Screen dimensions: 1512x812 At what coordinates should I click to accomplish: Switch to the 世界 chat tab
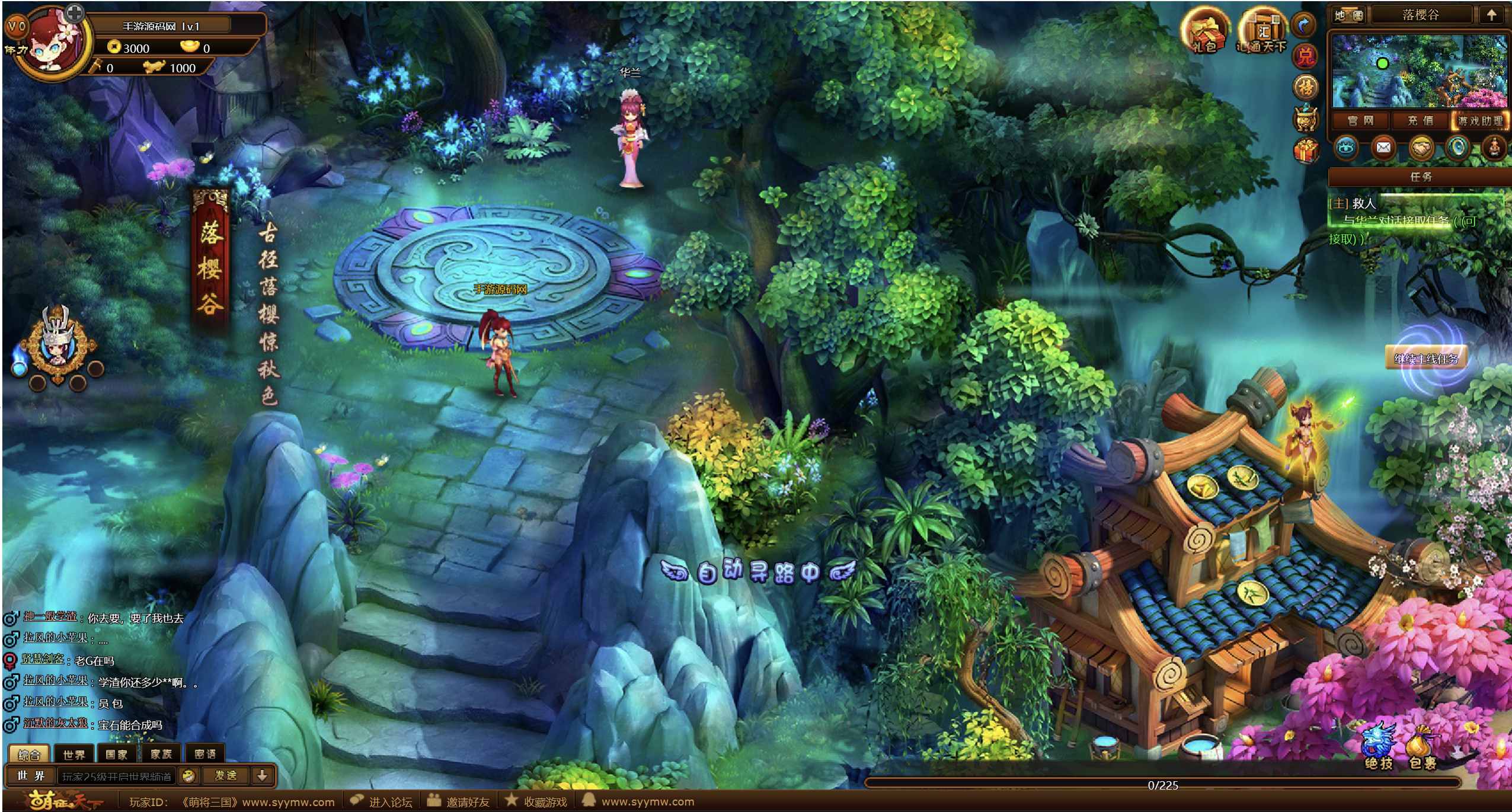[74, 755]
